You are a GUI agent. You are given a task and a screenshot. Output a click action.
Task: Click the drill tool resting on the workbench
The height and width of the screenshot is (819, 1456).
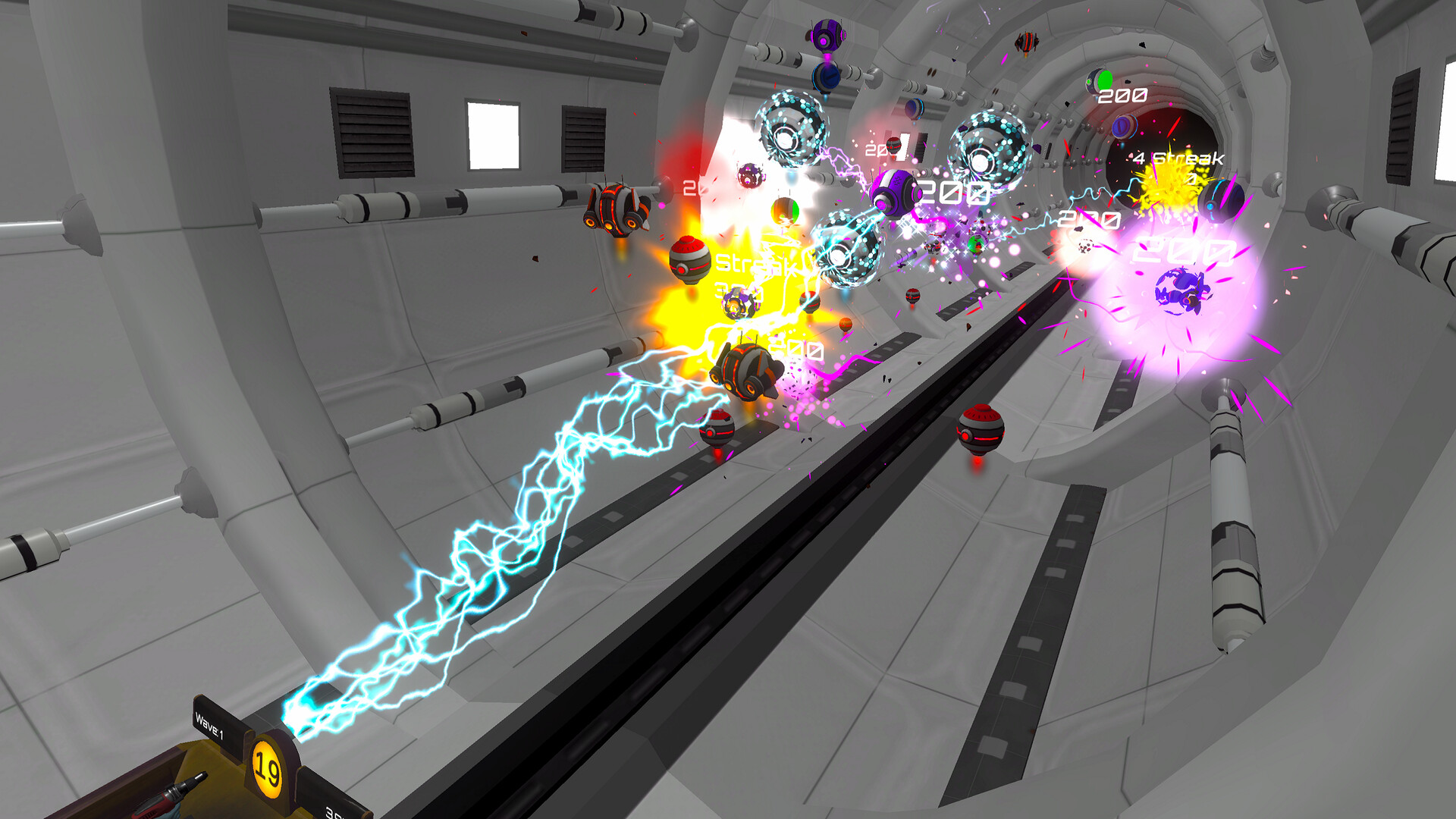click(177, 792)
